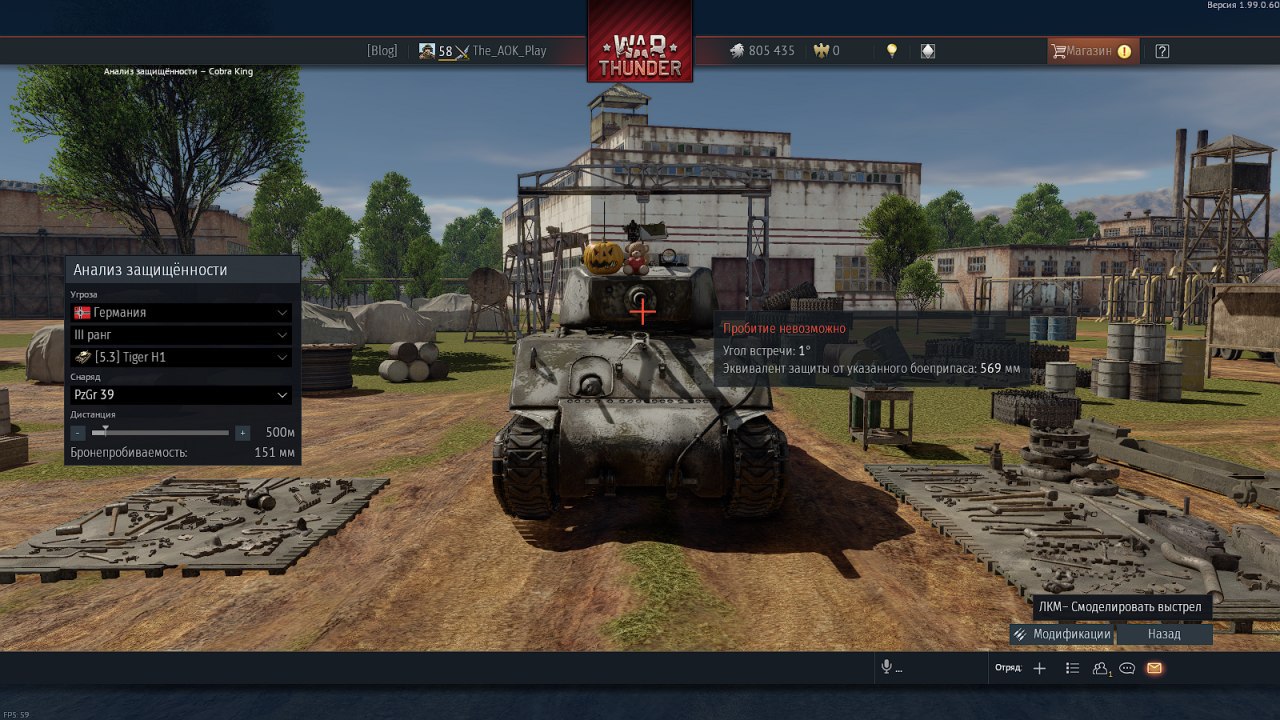This screenshot has height=720, width=1280.
Task: Decrease distance with the minus button
Action: tap(78, 433)
